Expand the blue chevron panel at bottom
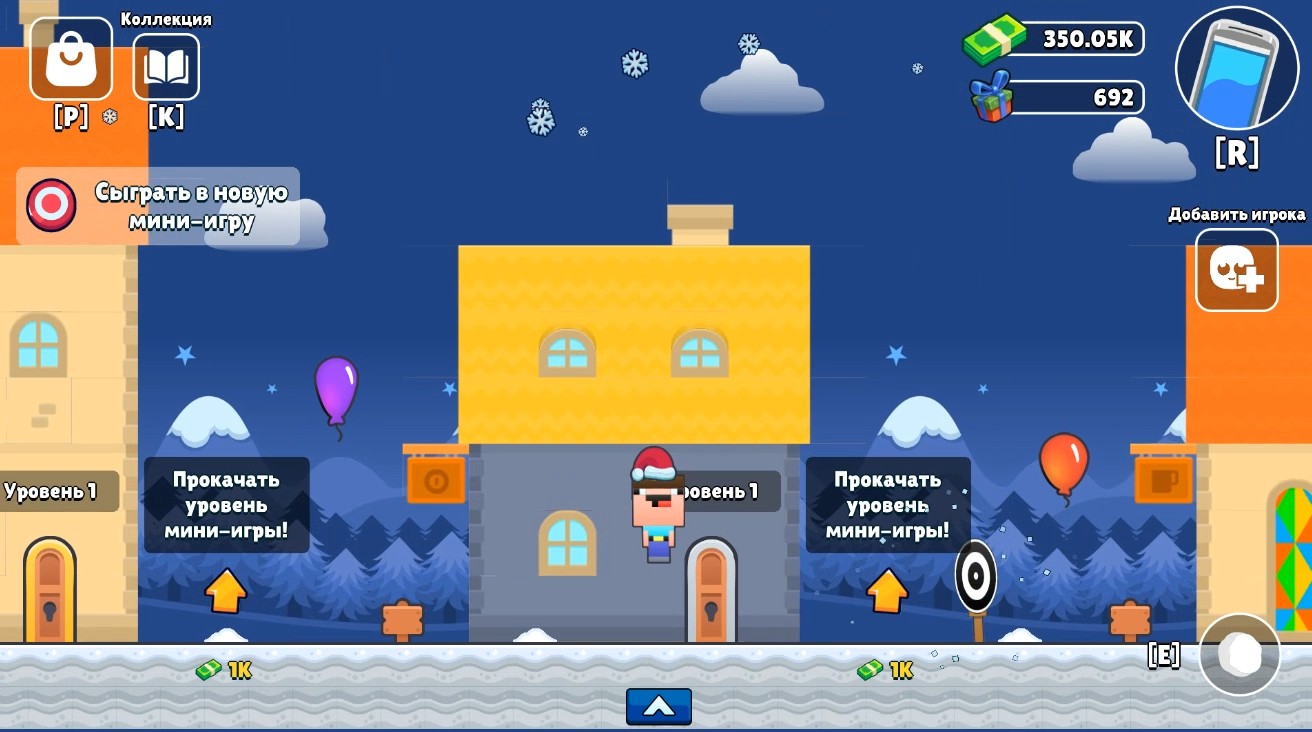This screenshot has height=732, width=1312. (x=658, y=706)
